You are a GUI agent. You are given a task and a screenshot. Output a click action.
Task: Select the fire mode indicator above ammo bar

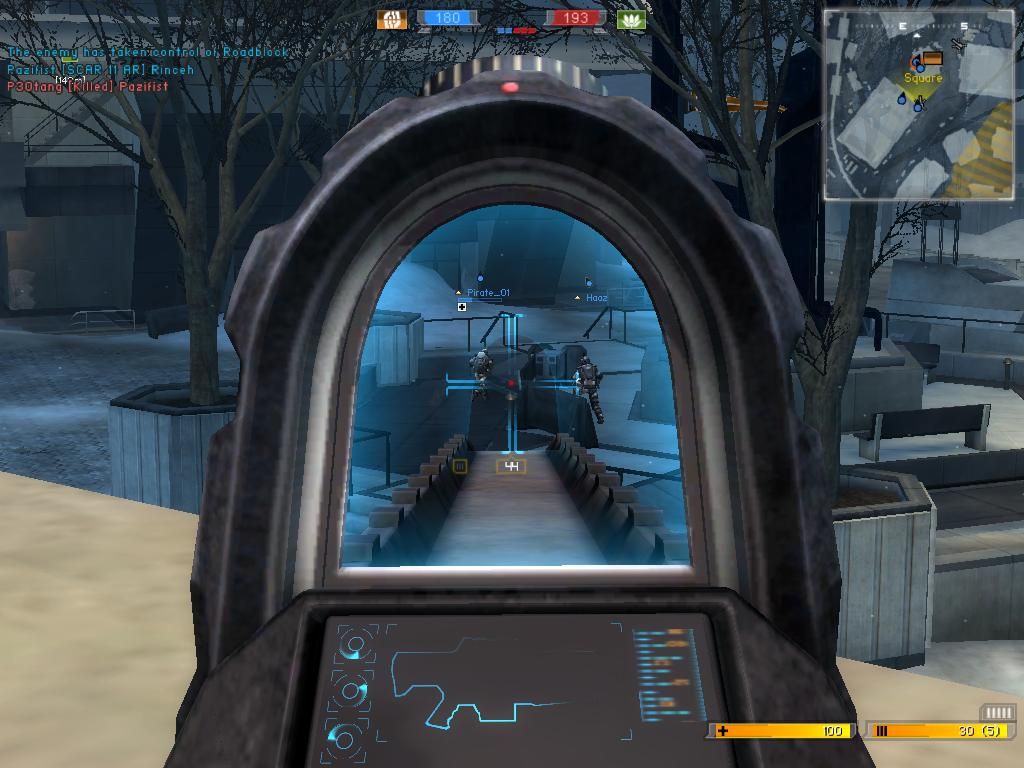pos(997,712)
